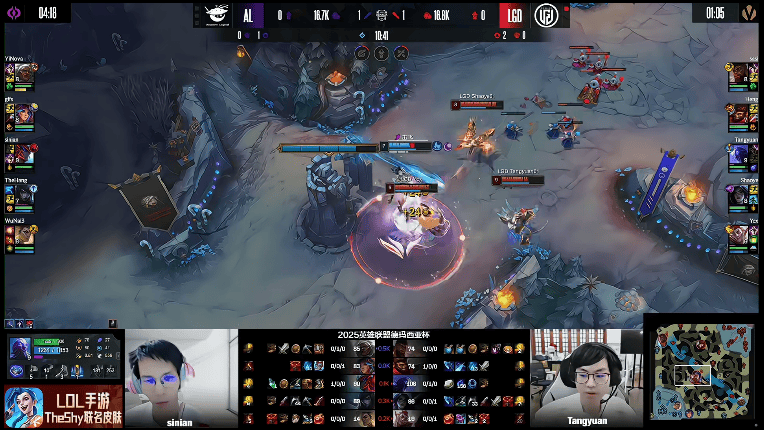Click the selected champion stats panel portrait
This screenshot has width=764, height=430.
coord(19,350)
